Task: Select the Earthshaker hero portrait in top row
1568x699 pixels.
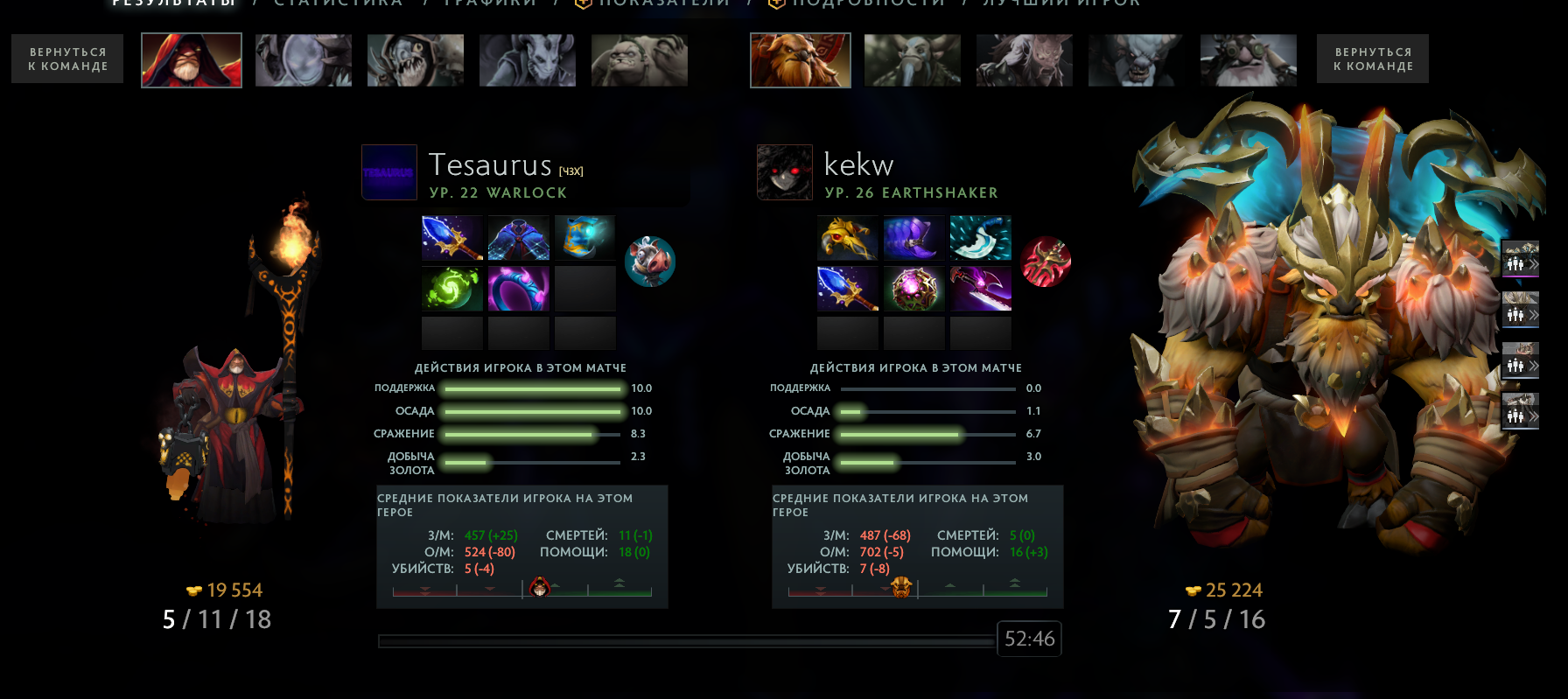Action: (798, 60)
